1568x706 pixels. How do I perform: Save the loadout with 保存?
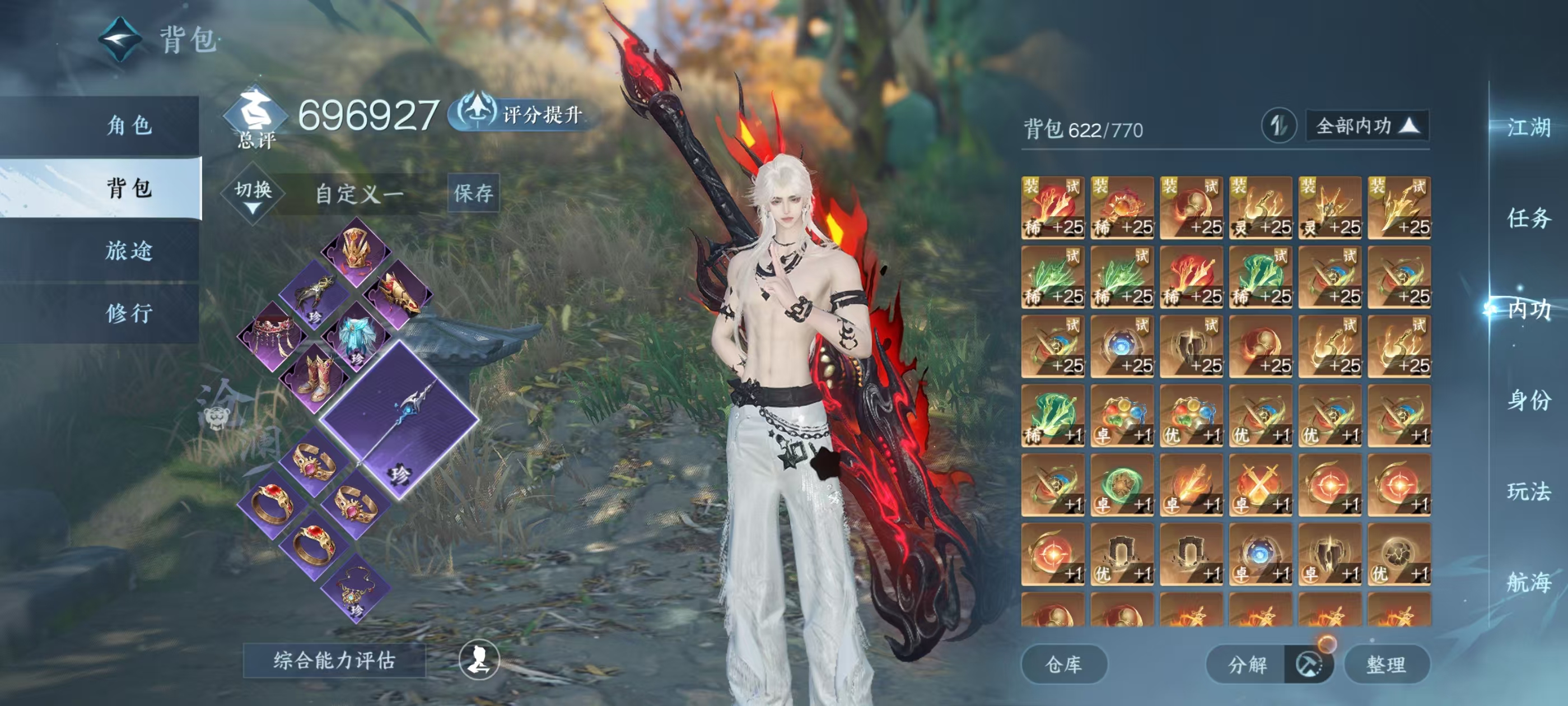pos(473,193)
